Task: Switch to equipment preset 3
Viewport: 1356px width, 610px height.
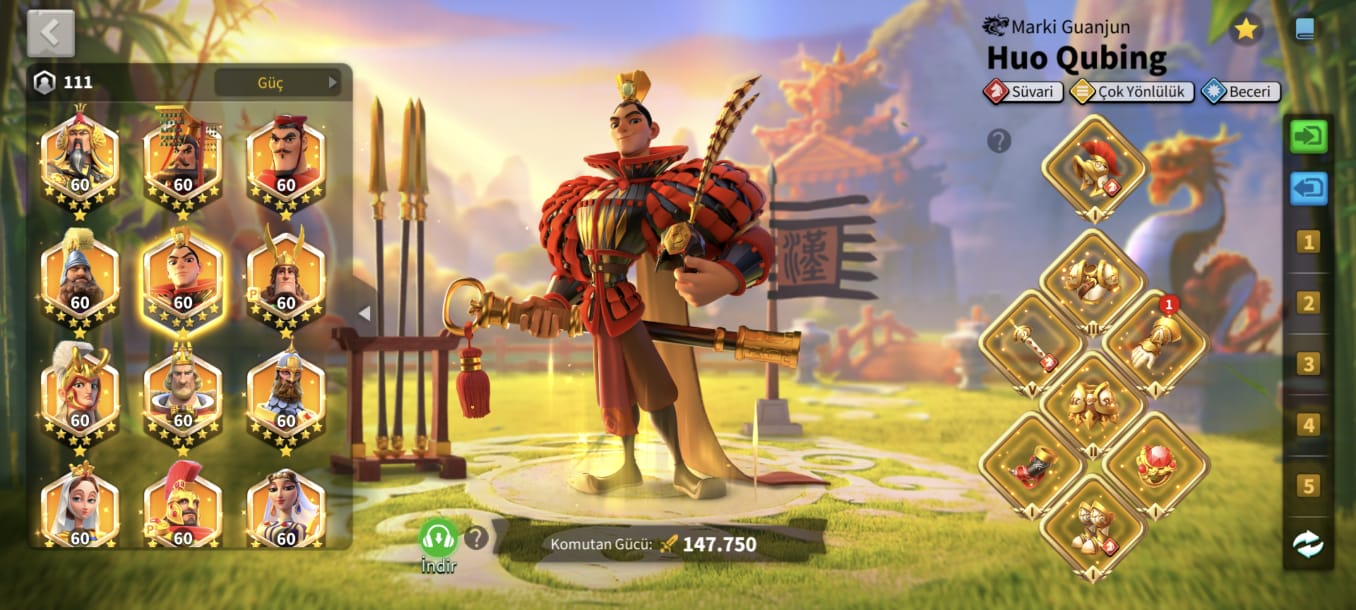Action: [1308, 363]
